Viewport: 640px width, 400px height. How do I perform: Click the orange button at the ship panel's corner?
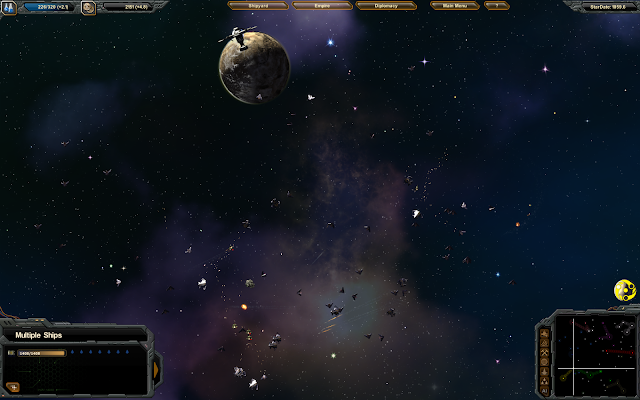(13, 386)
